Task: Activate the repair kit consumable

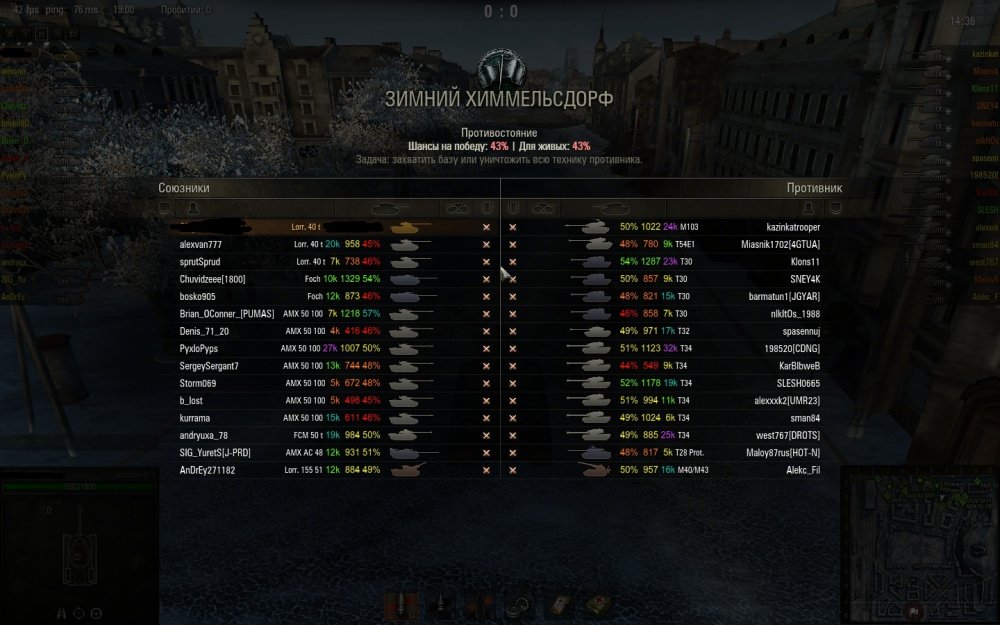Action: tap(558, 605)
